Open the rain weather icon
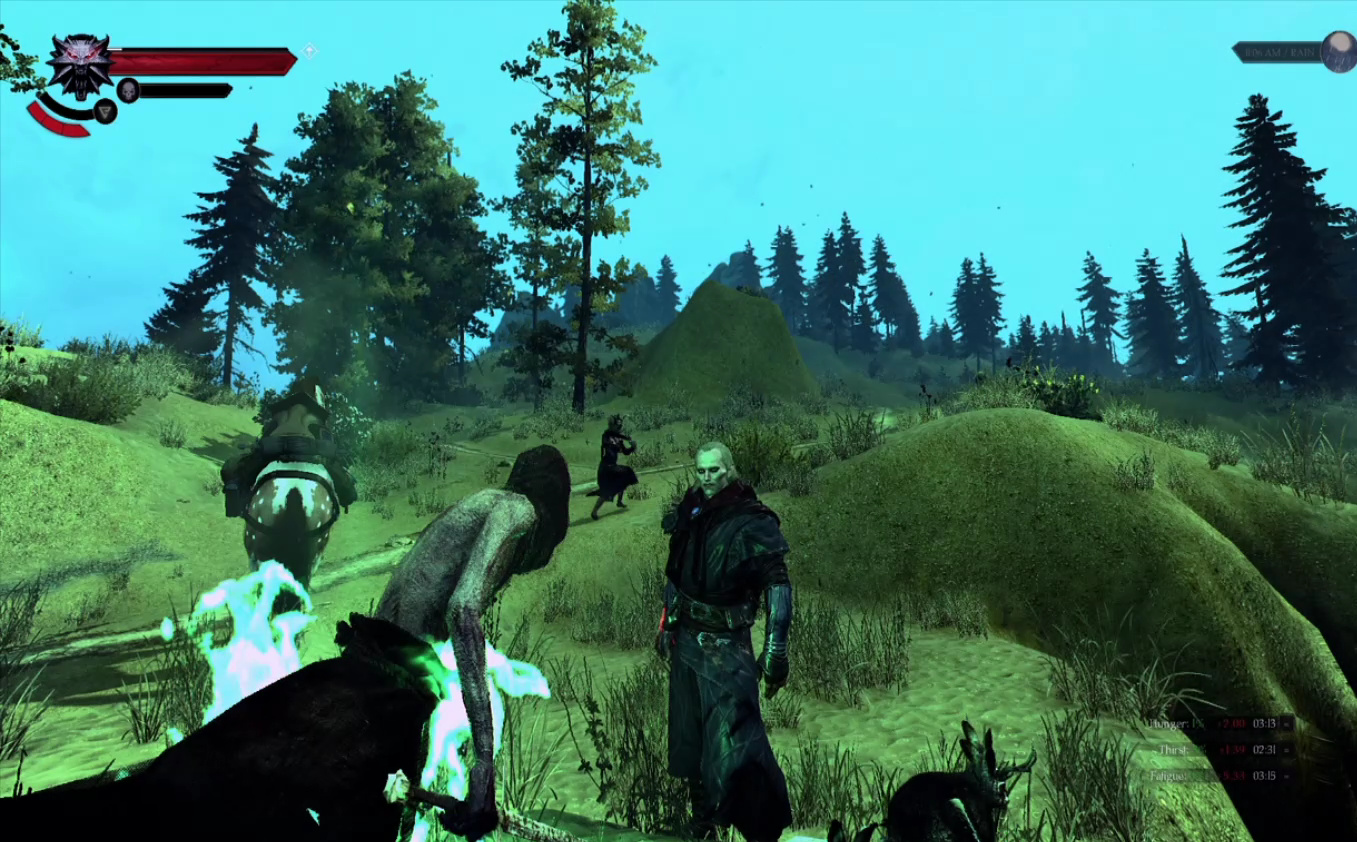This screenshot has width=1357, height=842. [1338, 52]
